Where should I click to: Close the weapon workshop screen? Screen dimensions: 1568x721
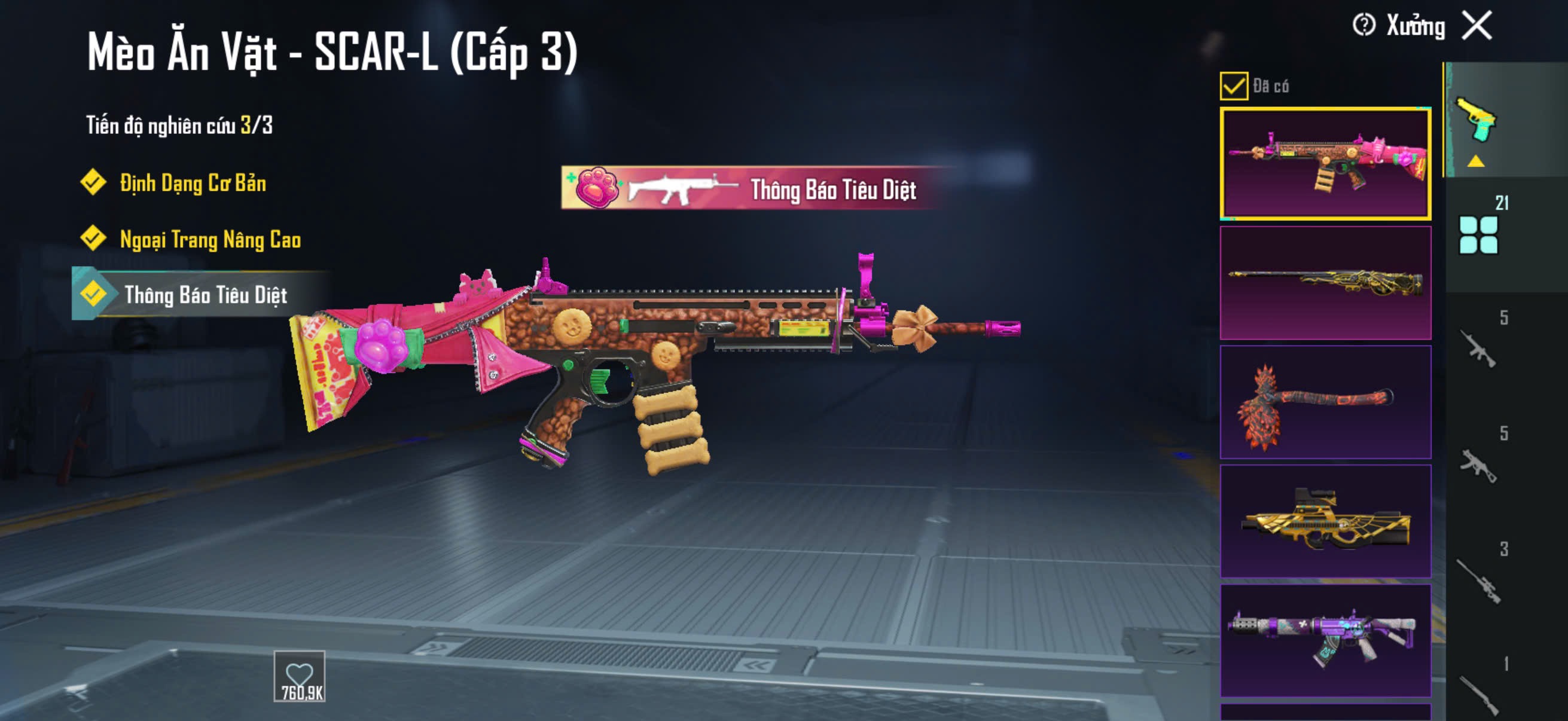(1477, 26)
